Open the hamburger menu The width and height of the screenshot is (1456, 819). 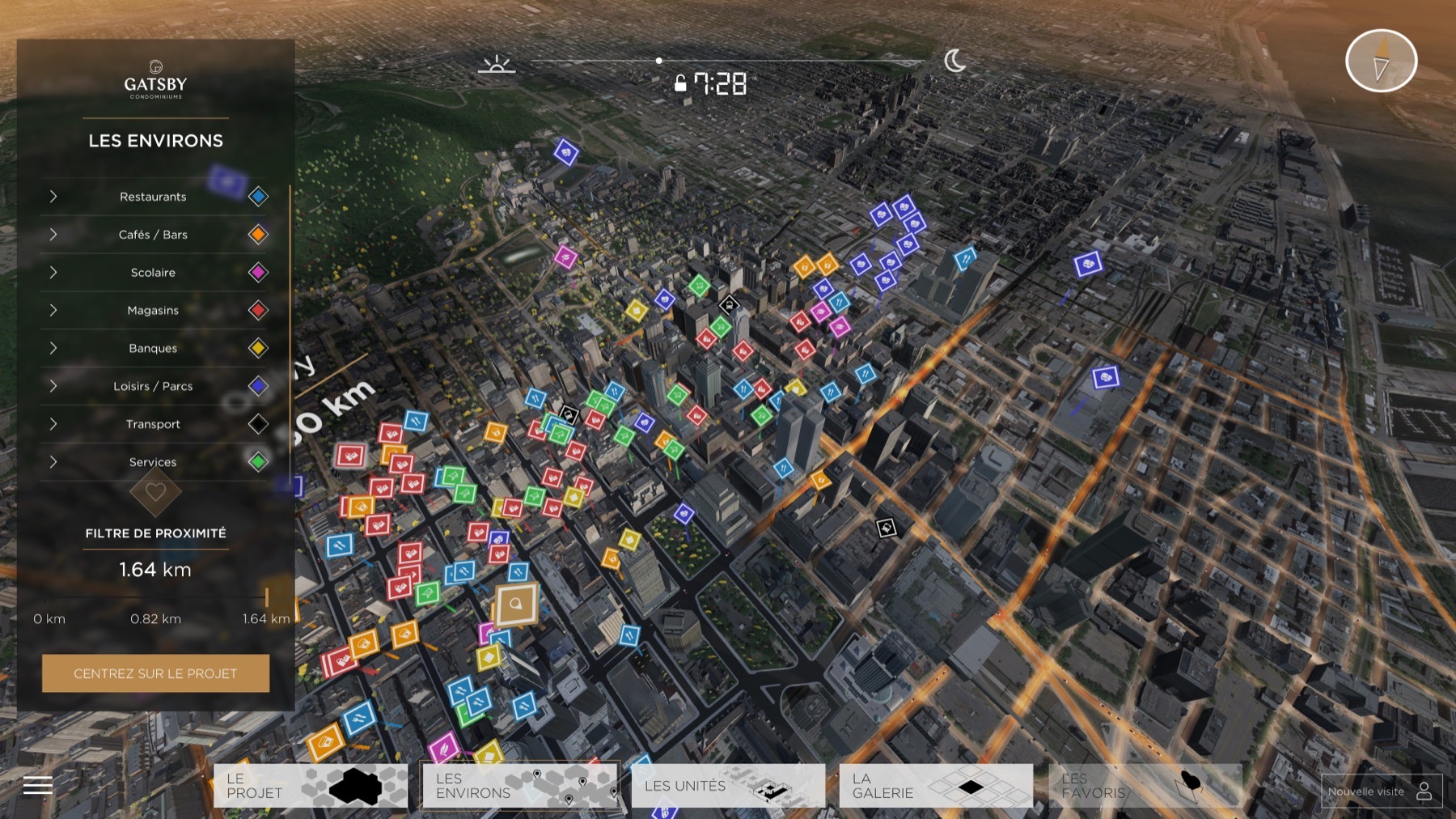(37, 785)
